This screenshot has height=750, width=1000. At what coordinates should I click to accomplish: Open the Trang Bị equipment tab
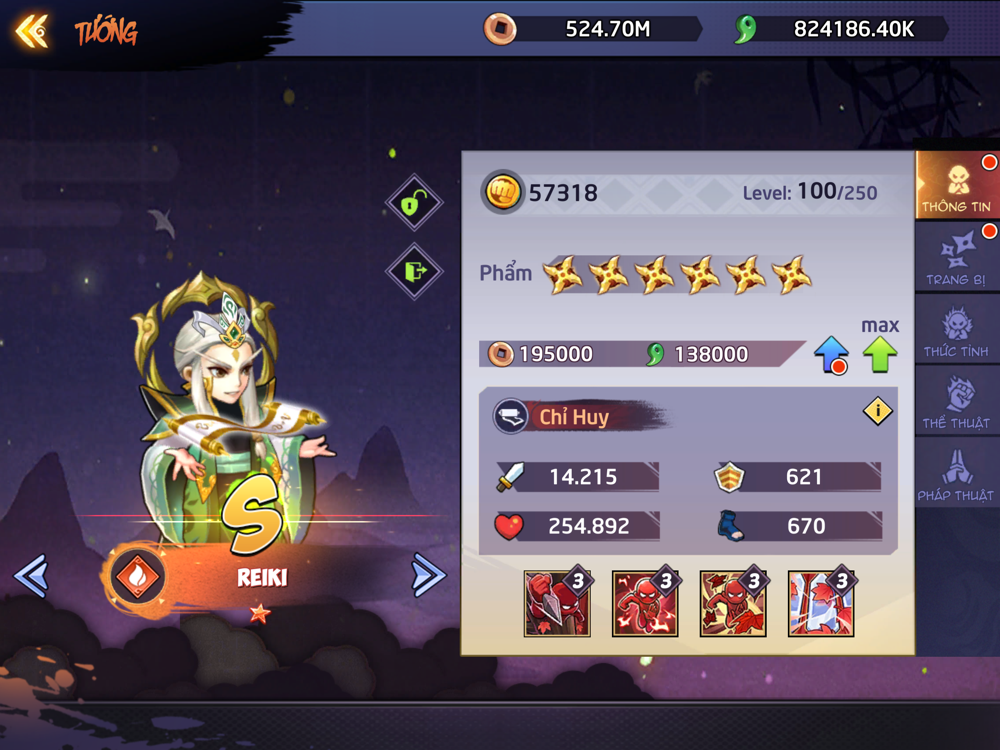956,258
